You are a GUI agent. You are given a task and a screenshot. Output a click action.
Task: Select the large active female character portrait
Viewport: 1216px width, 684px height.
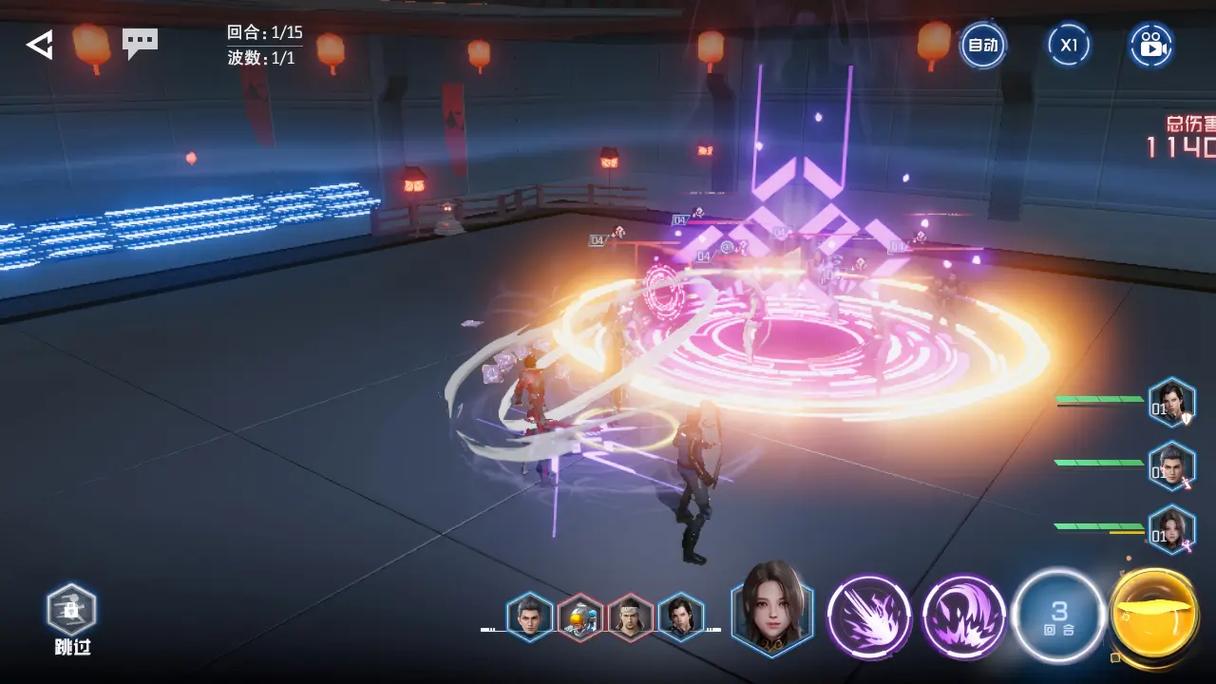pyautogui.click(x=771, y=608)
